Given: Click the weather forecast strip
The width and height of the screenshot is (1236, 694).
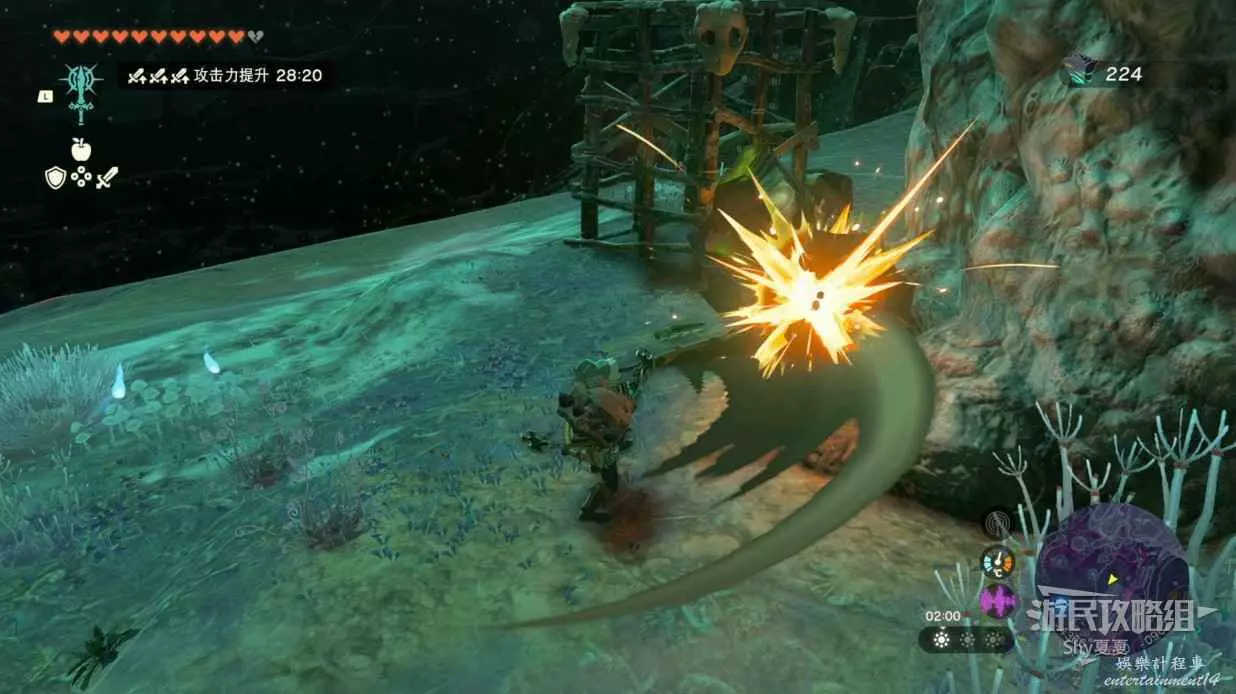Looking at the screenshot, I should point(967,639).
